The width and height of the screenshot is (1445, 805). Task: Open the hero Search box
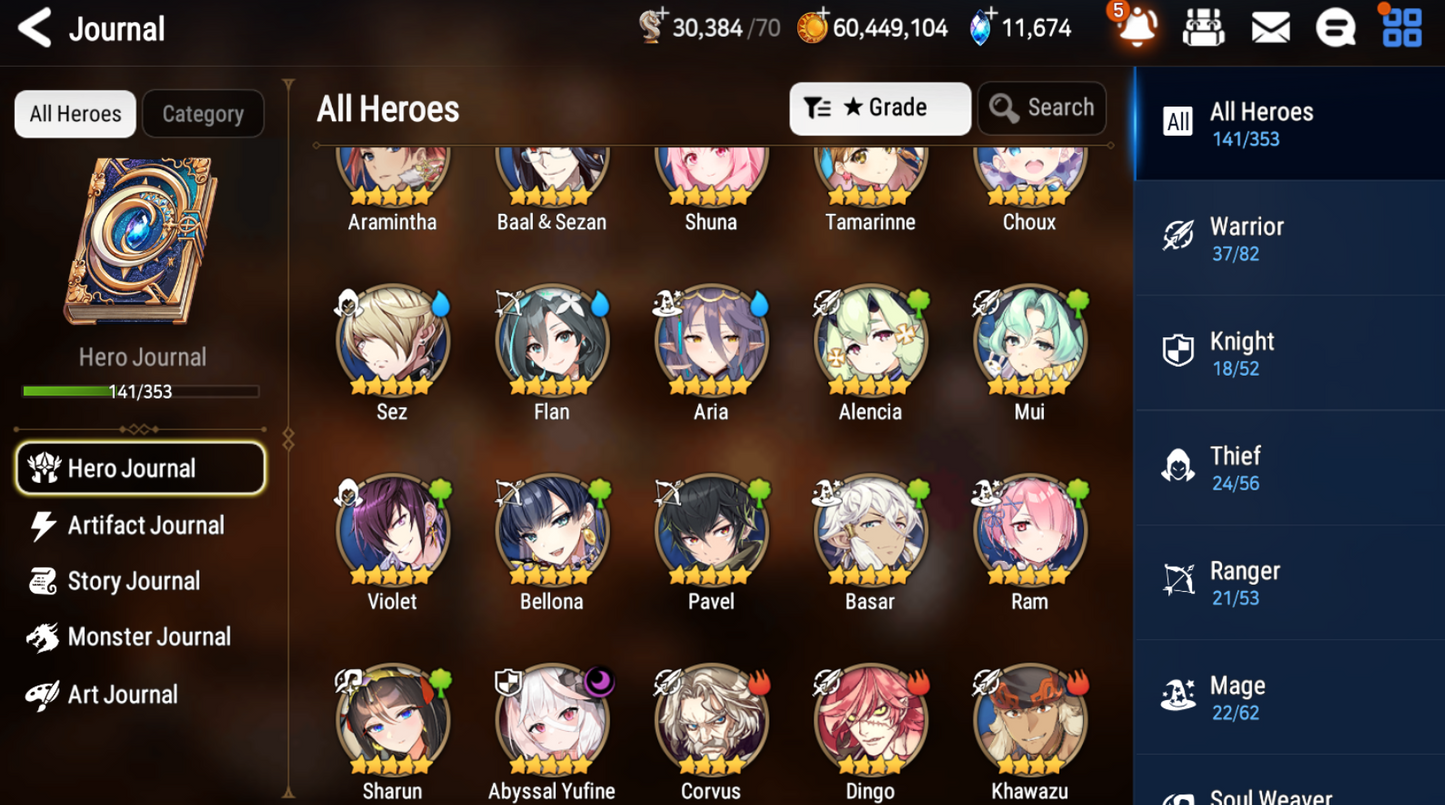click(x=1041, y=108)
